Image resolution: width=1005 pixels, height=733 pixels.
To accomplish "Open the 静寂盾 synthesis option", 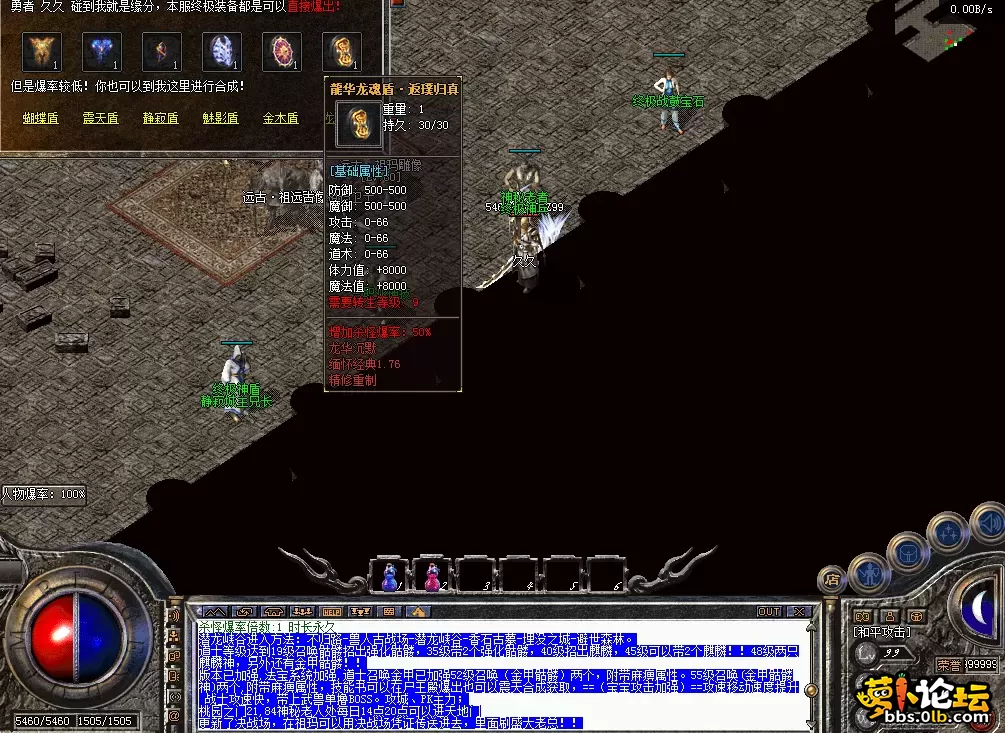I will [160, 118].
